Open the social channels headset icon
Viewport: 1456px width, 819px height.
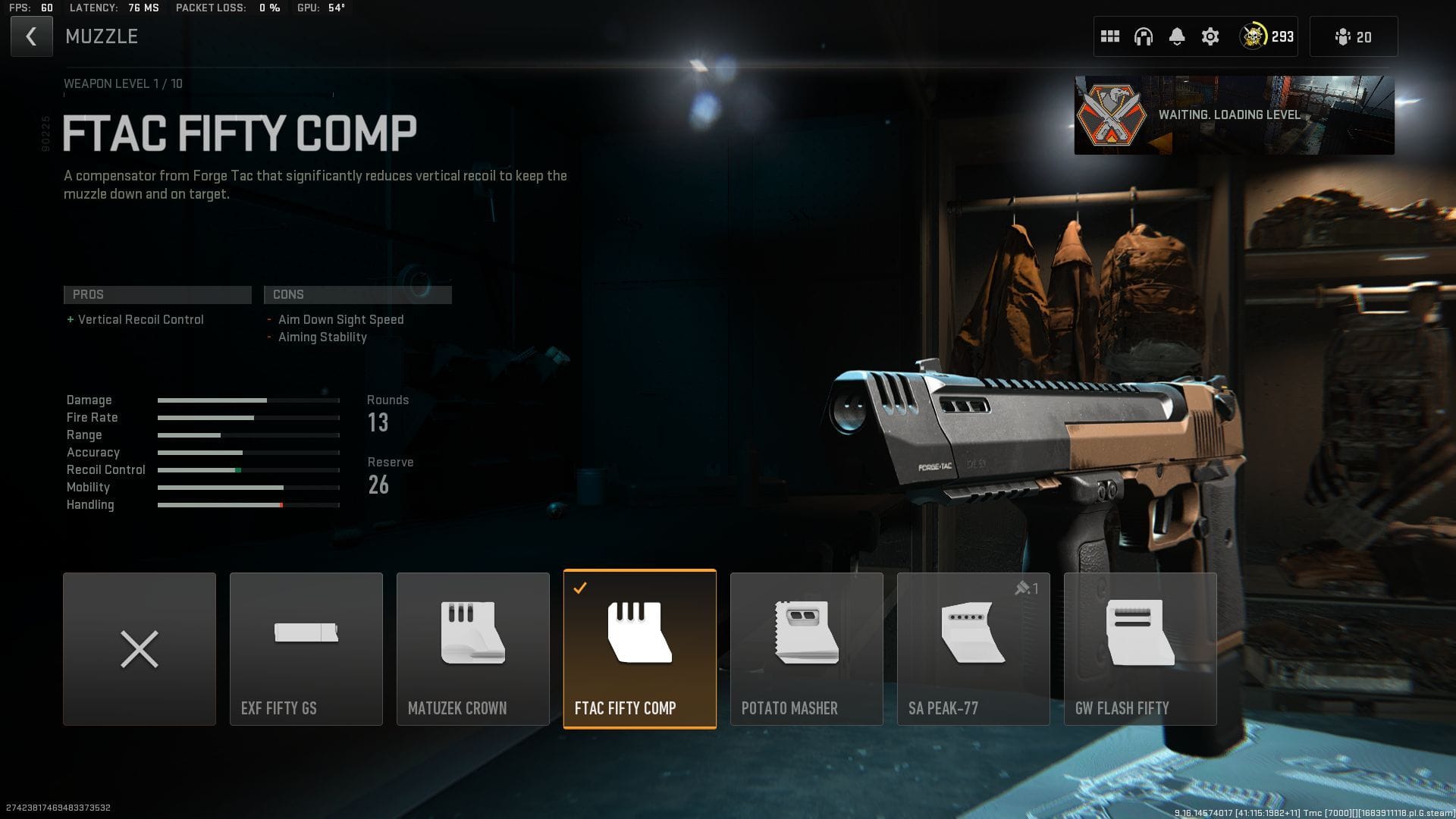1144,36
